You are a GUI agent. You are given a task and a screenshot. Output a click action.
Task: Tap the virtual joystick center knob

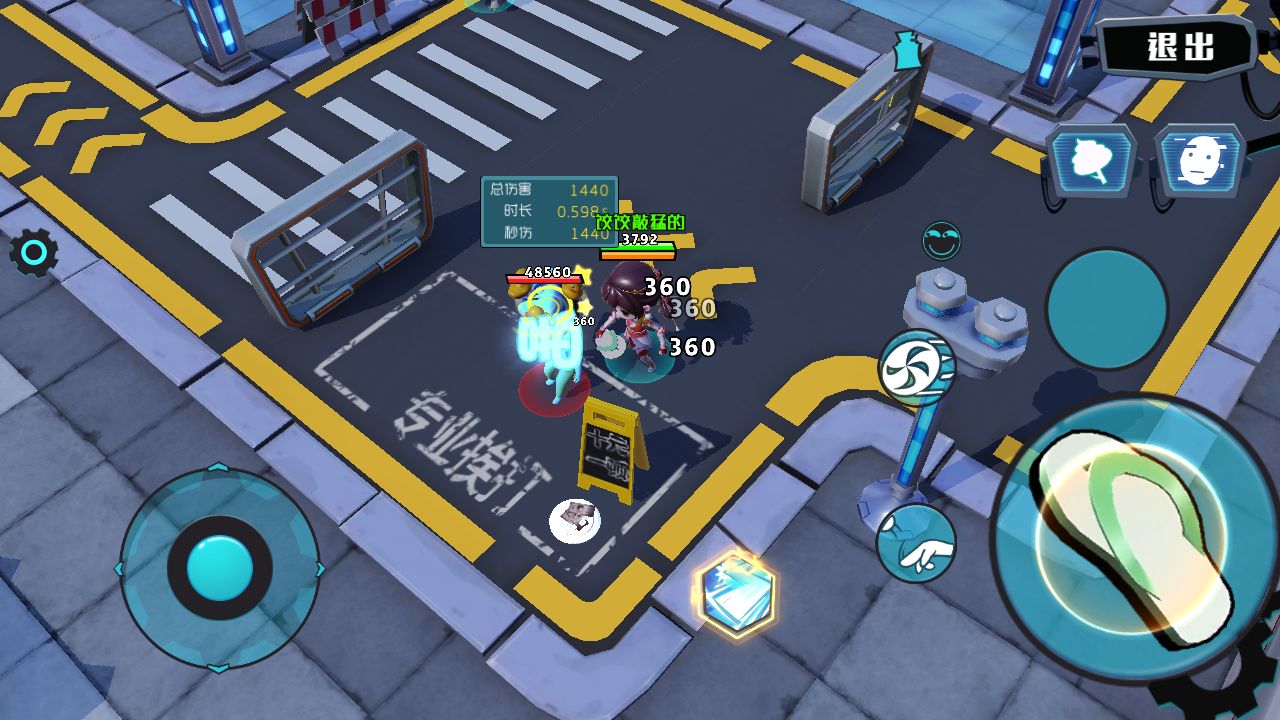pyautogui.click(x=219, y=567)
